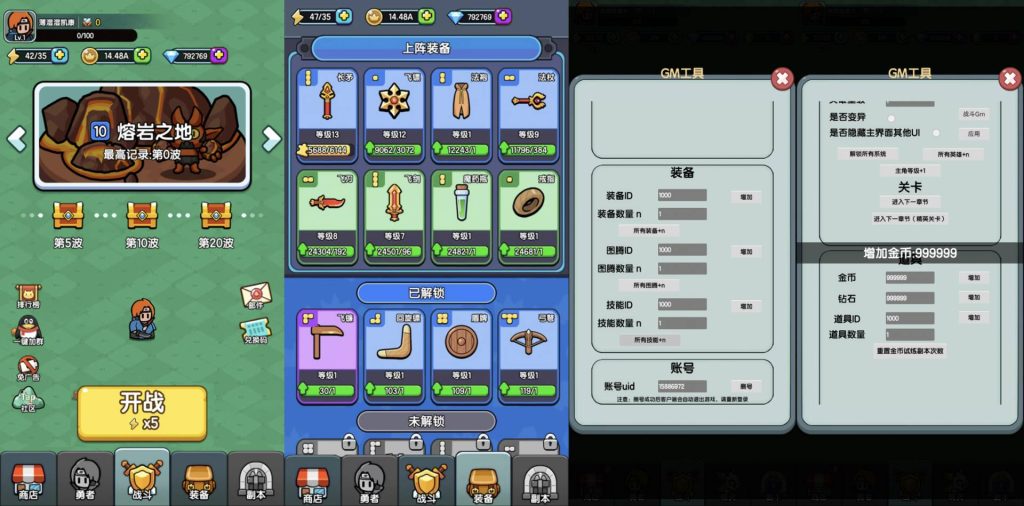The image size is (1024, 506).
Task: Open the 兑换码 redeem code ticket
Action: tap(256, 330)
